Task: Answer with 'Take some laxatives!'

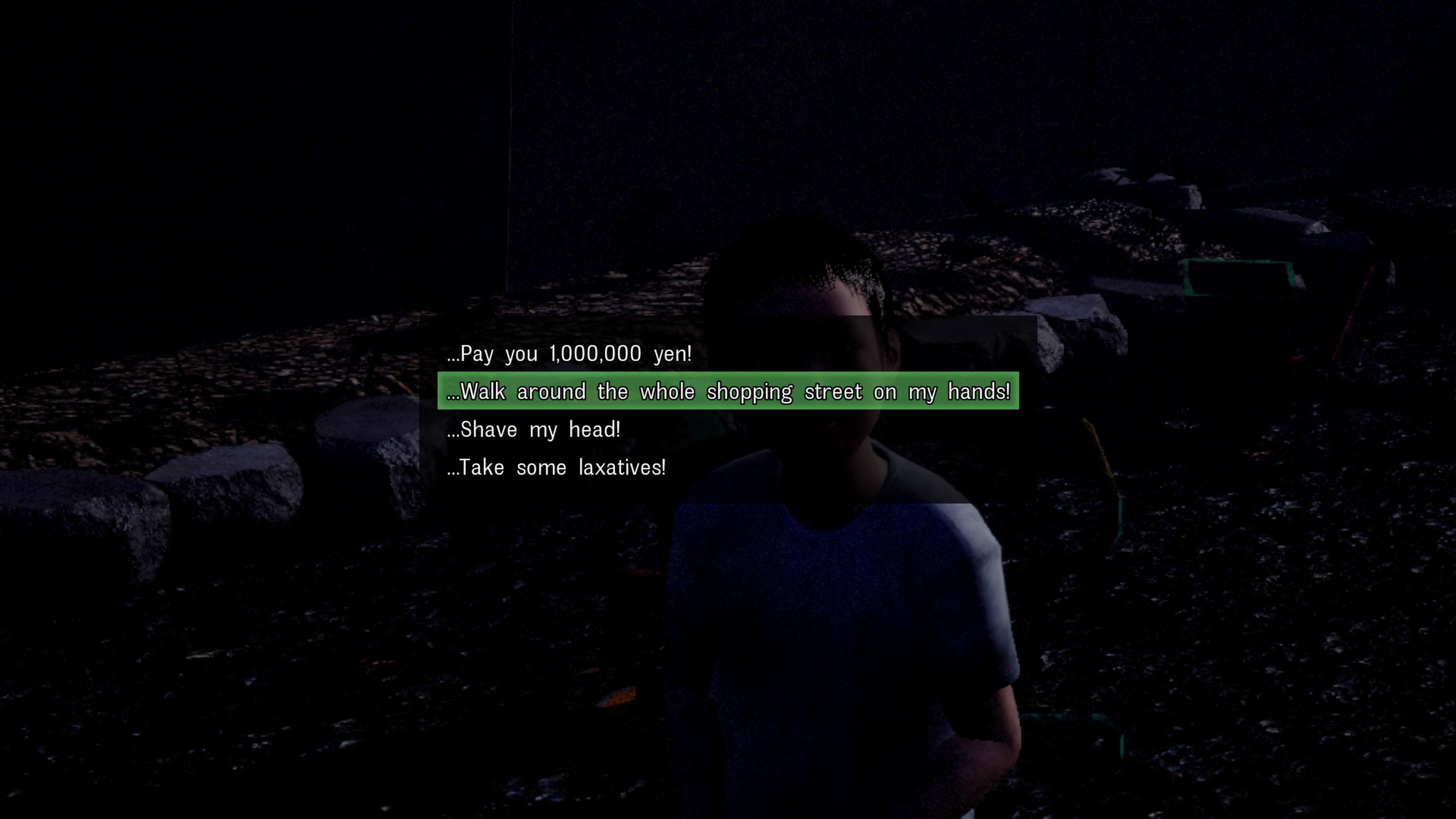Action: click(x=556, y=468)
